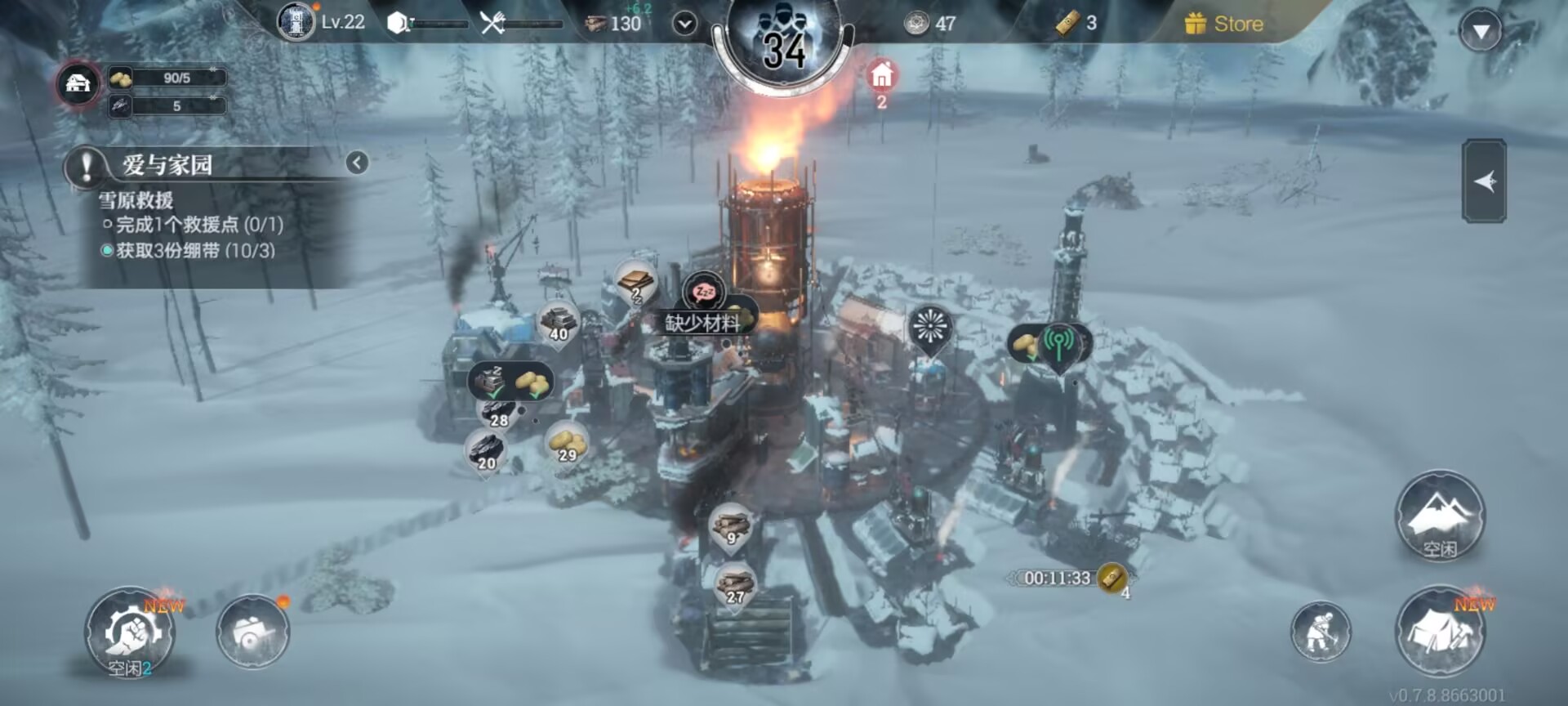
Task: Open the shelter icon at top-left
Action: 78,83
